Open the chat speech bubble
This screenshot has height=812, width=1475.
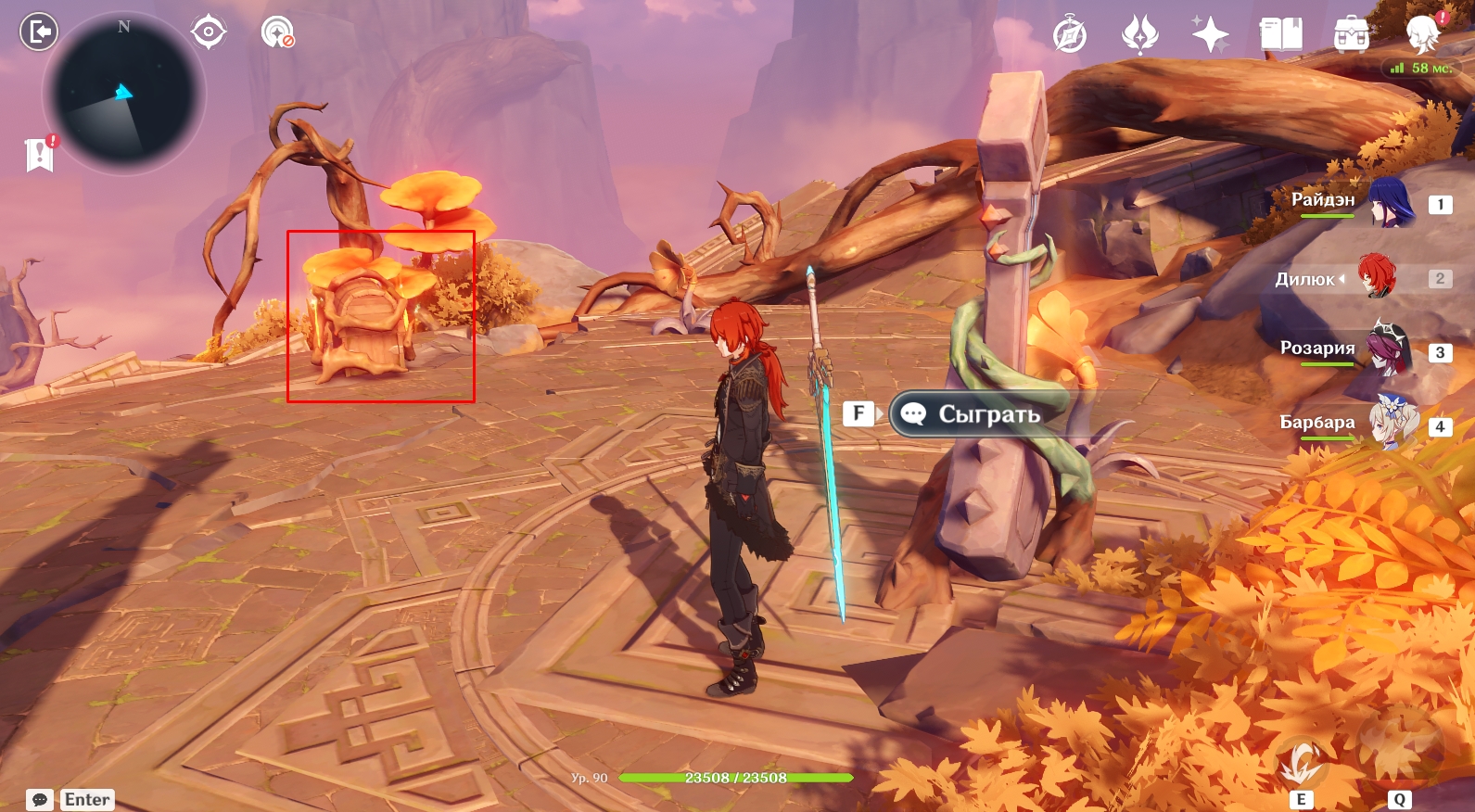point(40,799)
